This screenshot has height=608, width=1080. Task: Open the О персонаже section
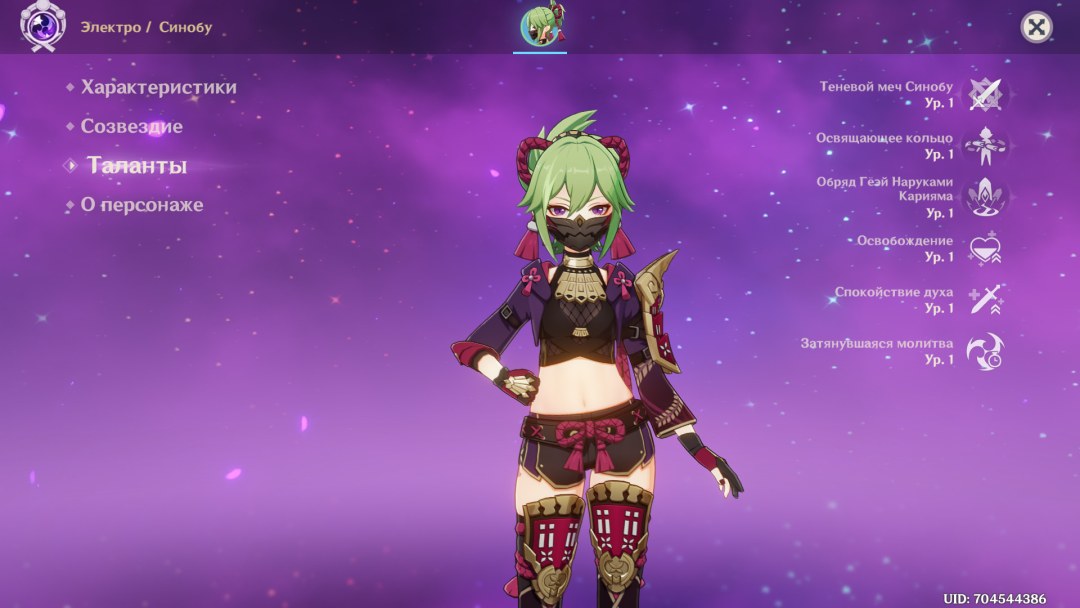(141, 205)
